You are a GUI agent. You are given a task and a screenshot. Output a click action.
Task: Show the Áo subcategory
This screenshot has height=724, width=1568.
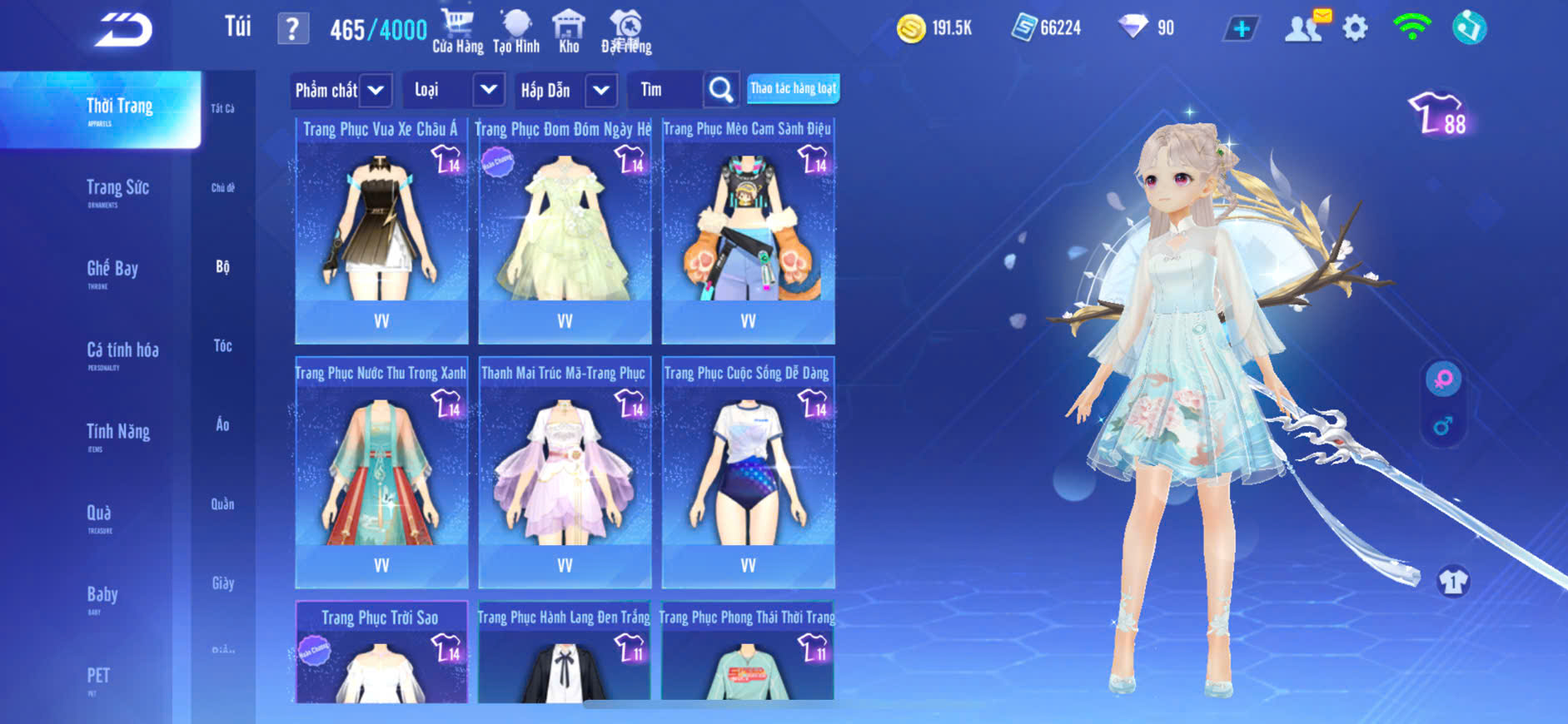coord(222,424)
